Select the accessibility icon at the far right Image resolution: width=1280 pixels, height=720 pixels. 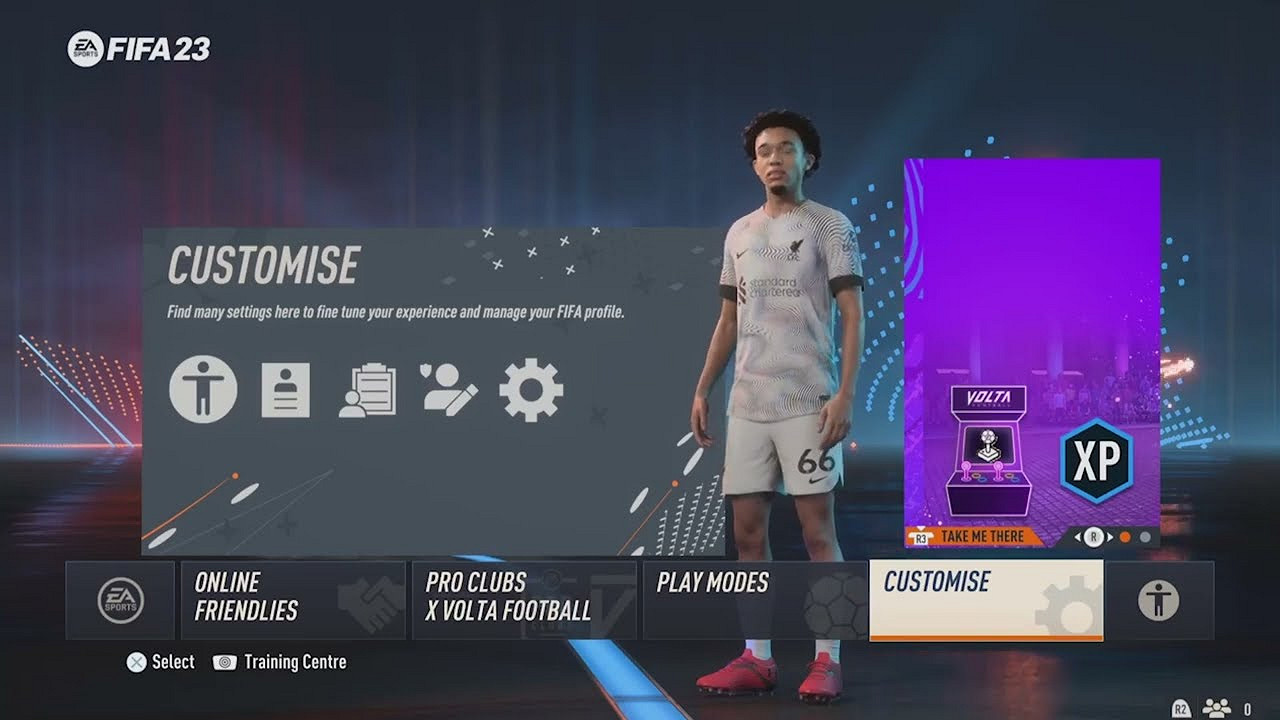[1157, 600]
